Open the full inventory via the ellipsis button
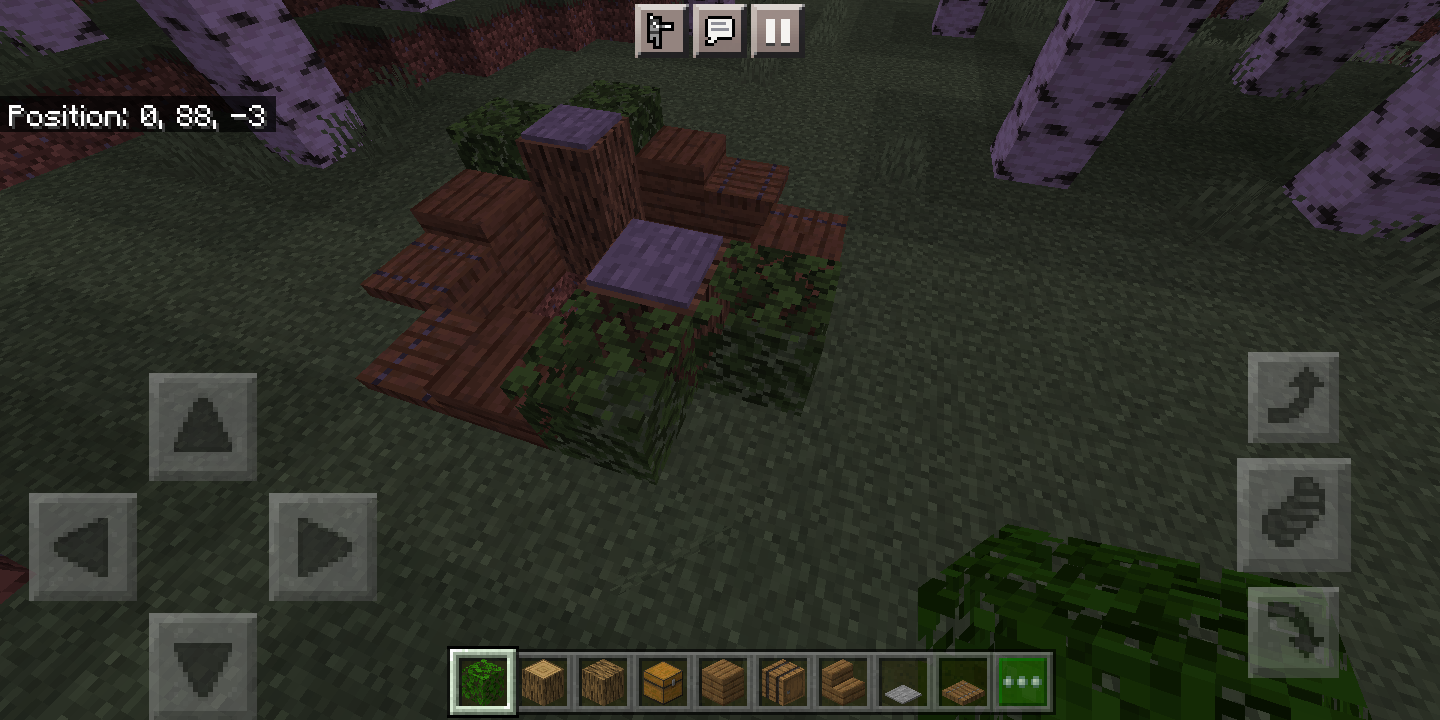The width and height of the screenshot is (1440, 720). coord(1021,680)
